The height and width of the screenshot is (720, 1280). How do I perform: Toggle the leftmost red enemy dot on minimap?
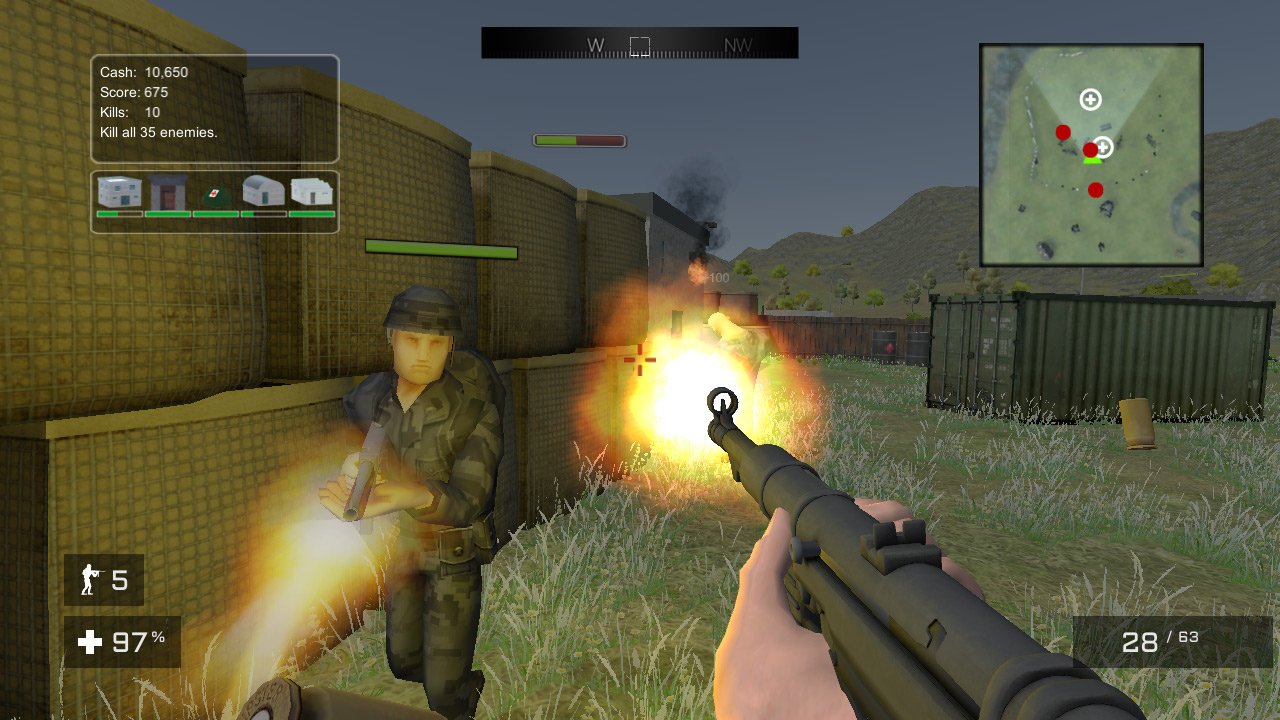tap(1063, 131)
